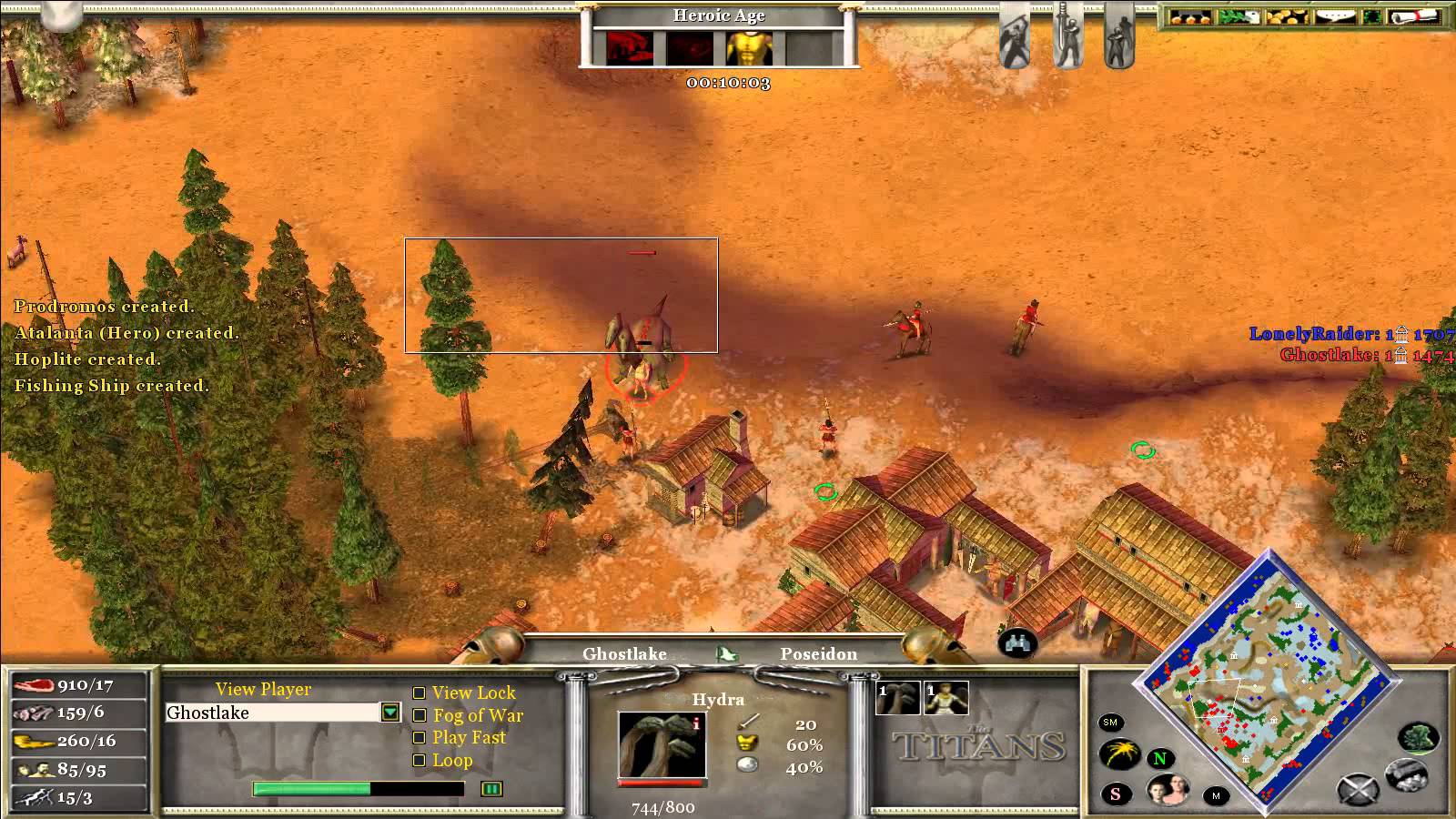Turn on Play Fast option

click(x=420, y=738)
